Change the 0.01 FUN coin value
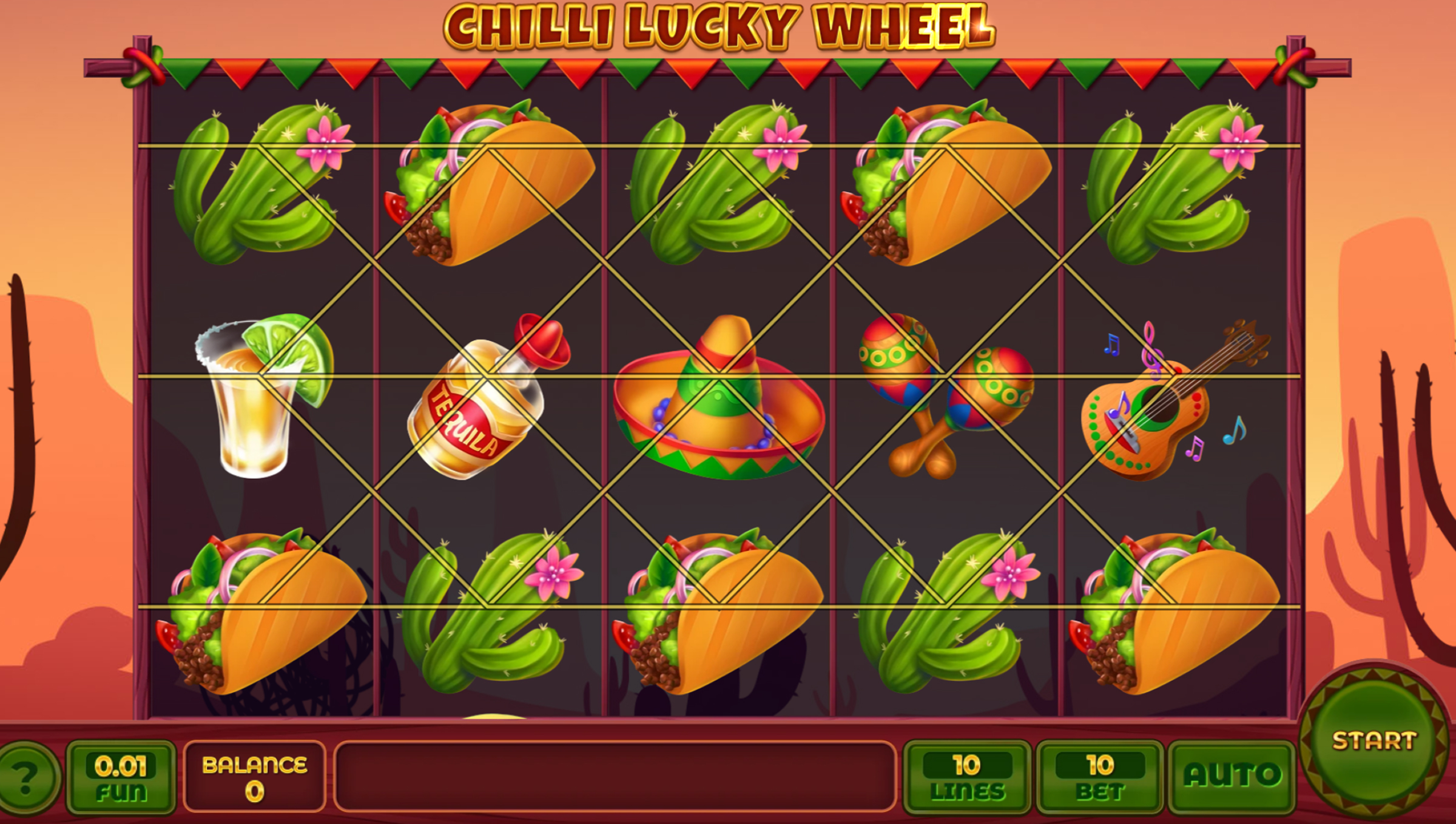The image size is (1456, 824). point(121,776)
